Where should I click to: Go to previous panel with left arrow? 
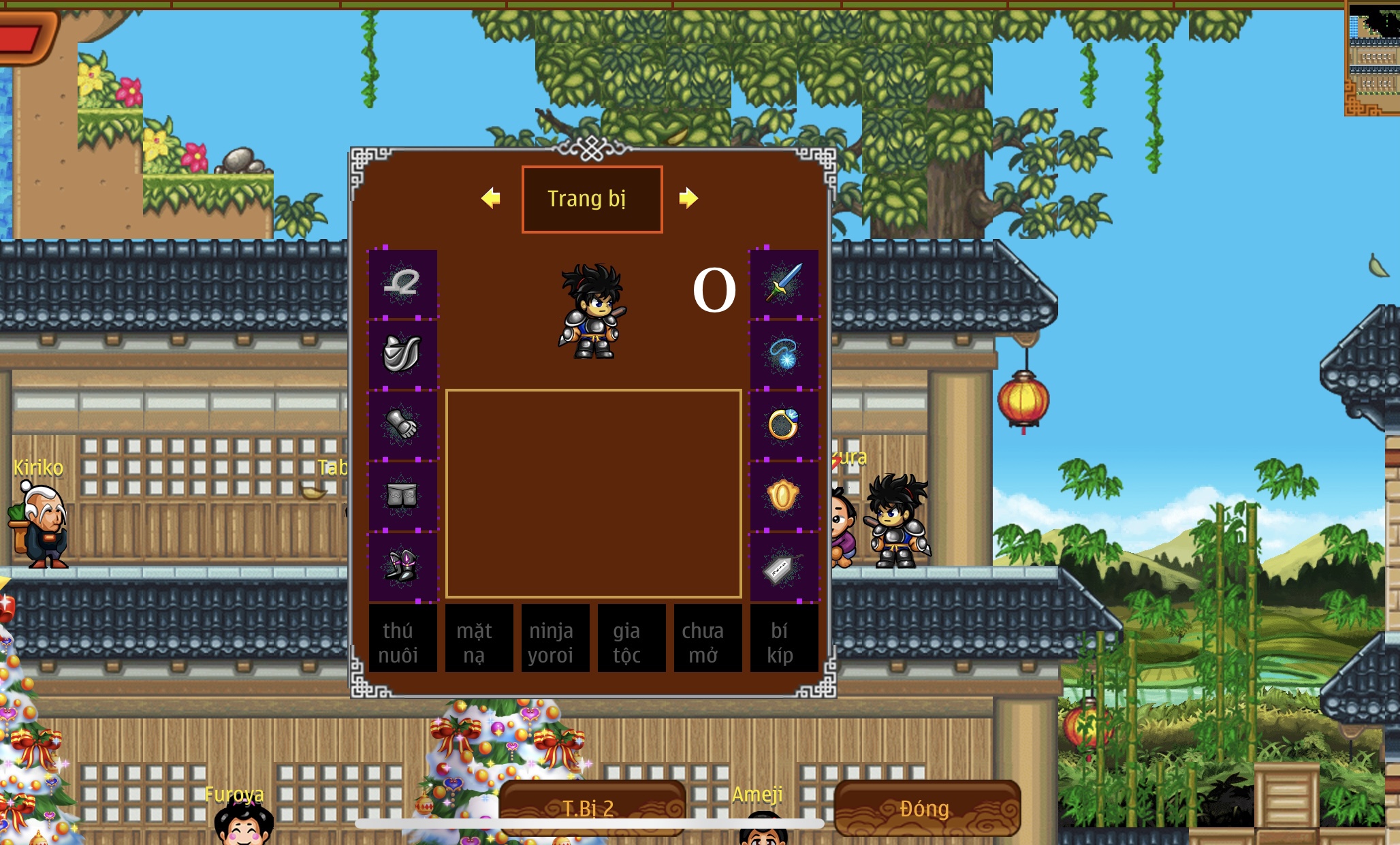tap(490, 198)
